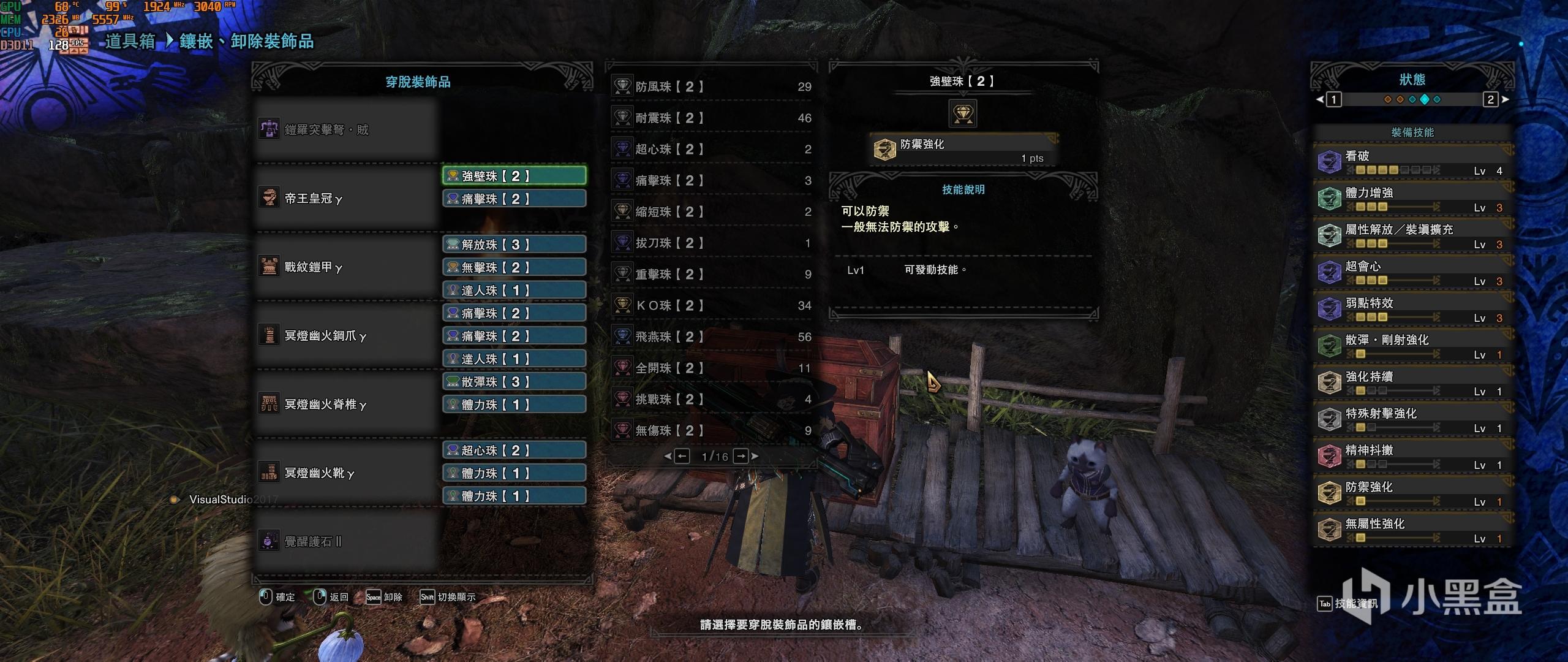This screenshot has height=662, width=1568.
Task: Switch status panel to next page
Action: tap(1491, 99)
